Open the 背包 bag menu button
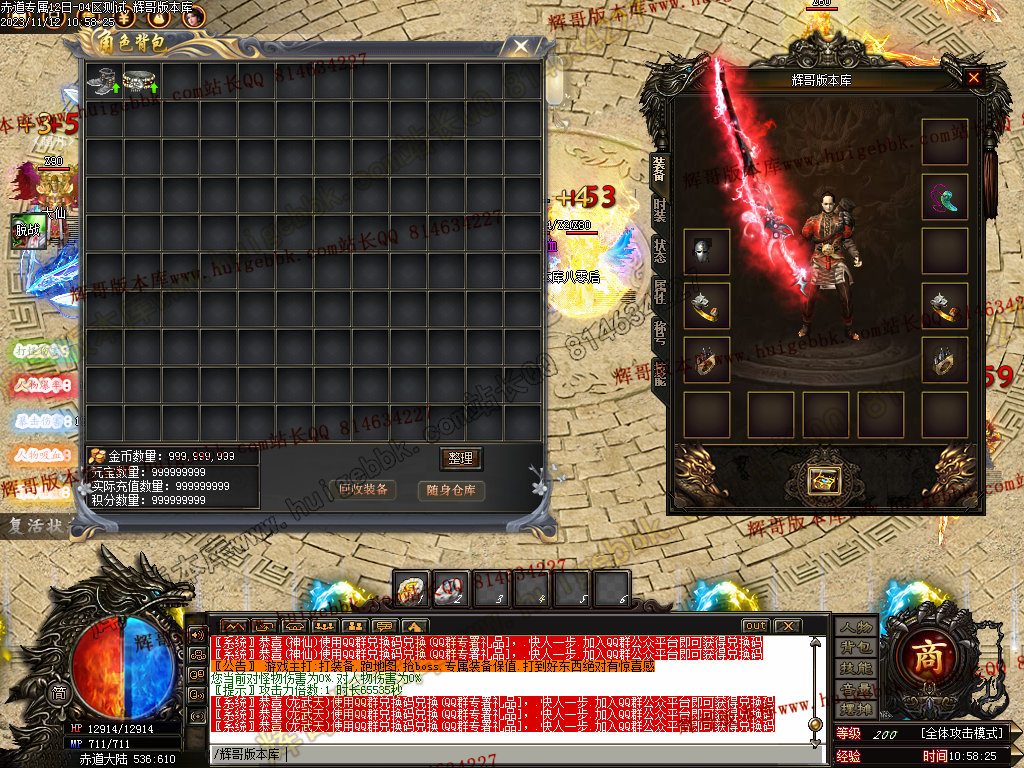 [856, 648]
